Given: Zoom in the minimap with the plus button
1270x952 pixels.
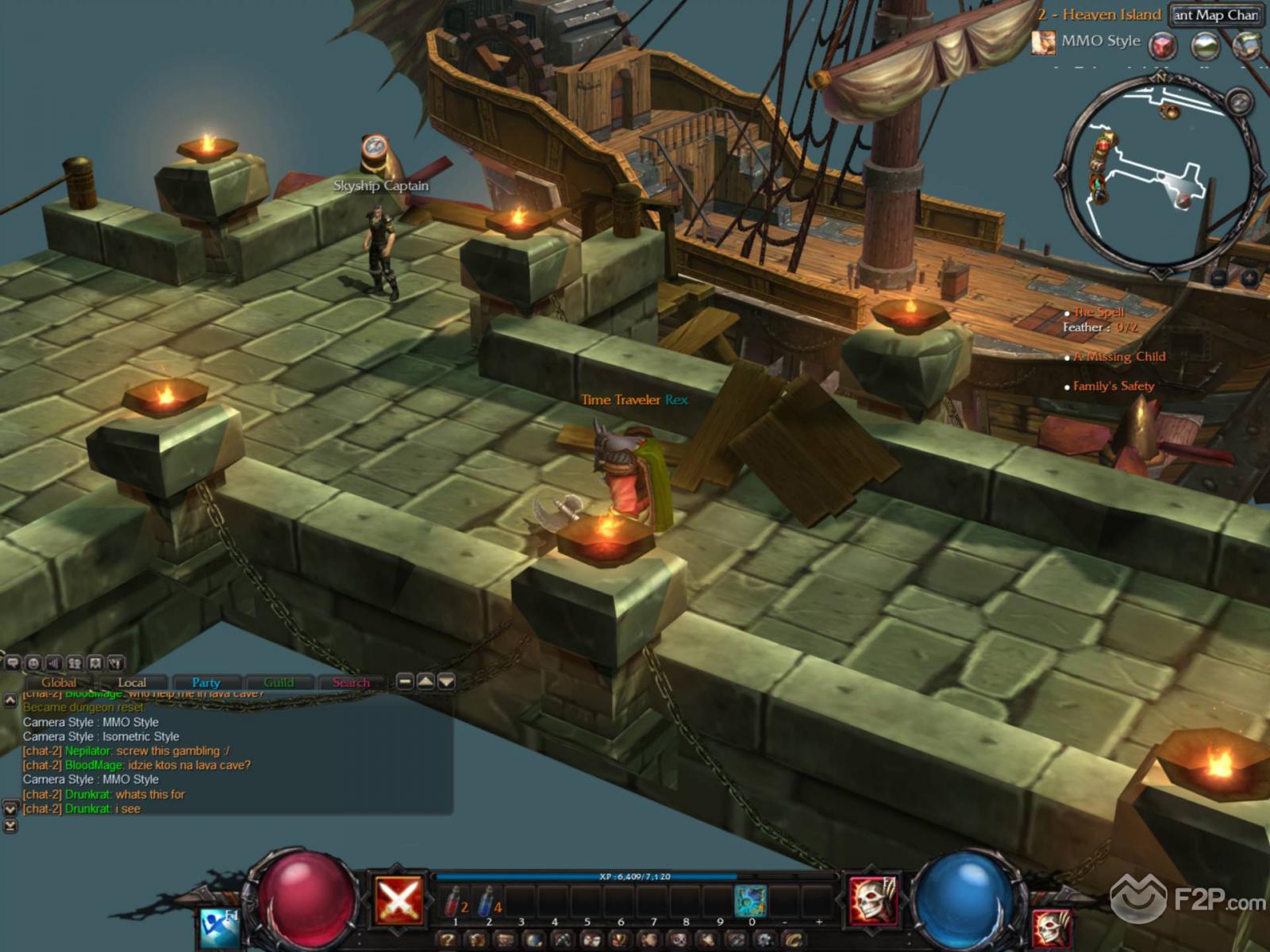Looking at the screenshot, I should 1249,278.
